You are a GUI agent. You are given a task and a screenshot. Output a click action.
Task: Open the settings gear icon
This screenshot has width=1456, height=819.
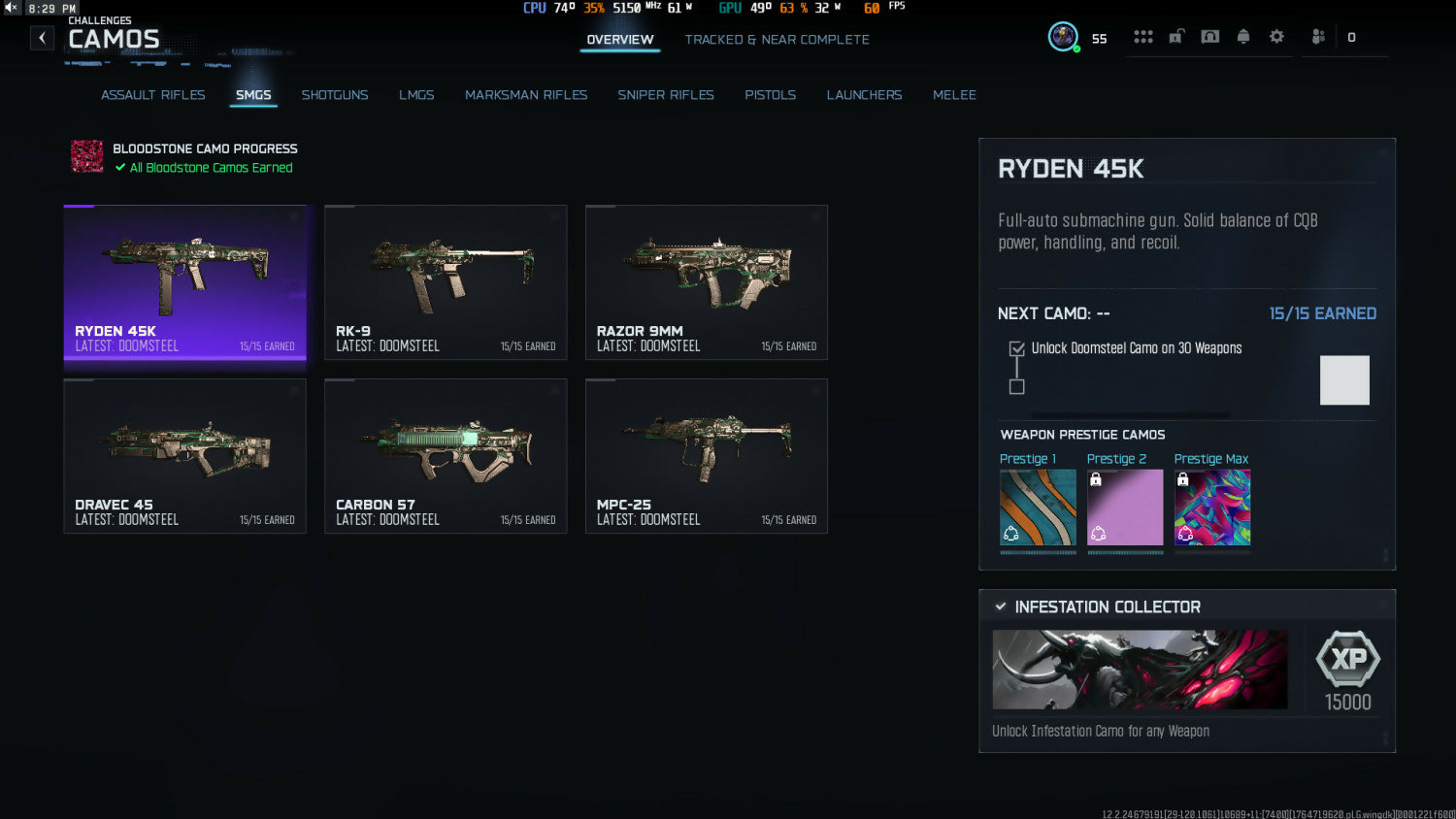1276,37
